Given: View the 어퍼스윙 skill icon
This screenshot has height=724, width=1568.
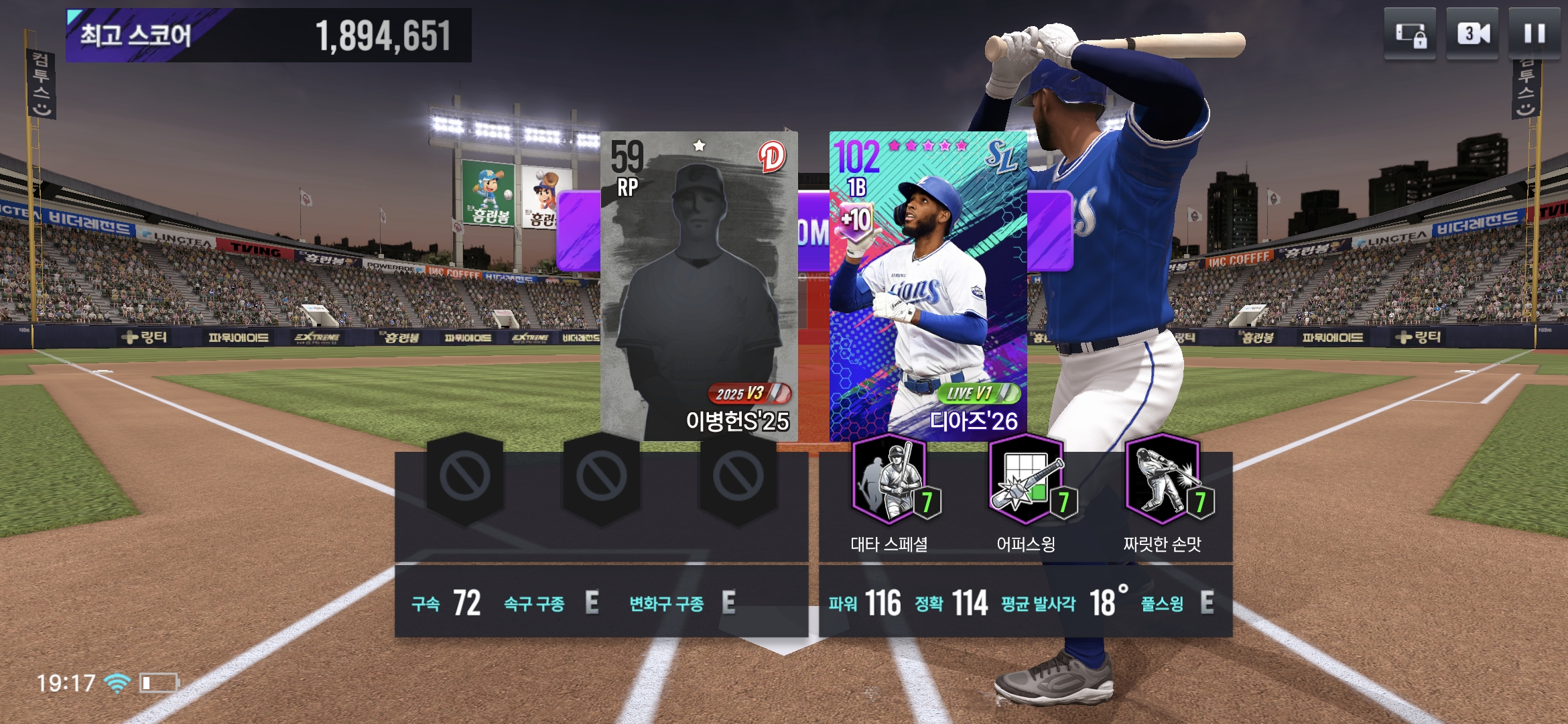Looking at the screenshot, I should click(x=1027, y=480).
